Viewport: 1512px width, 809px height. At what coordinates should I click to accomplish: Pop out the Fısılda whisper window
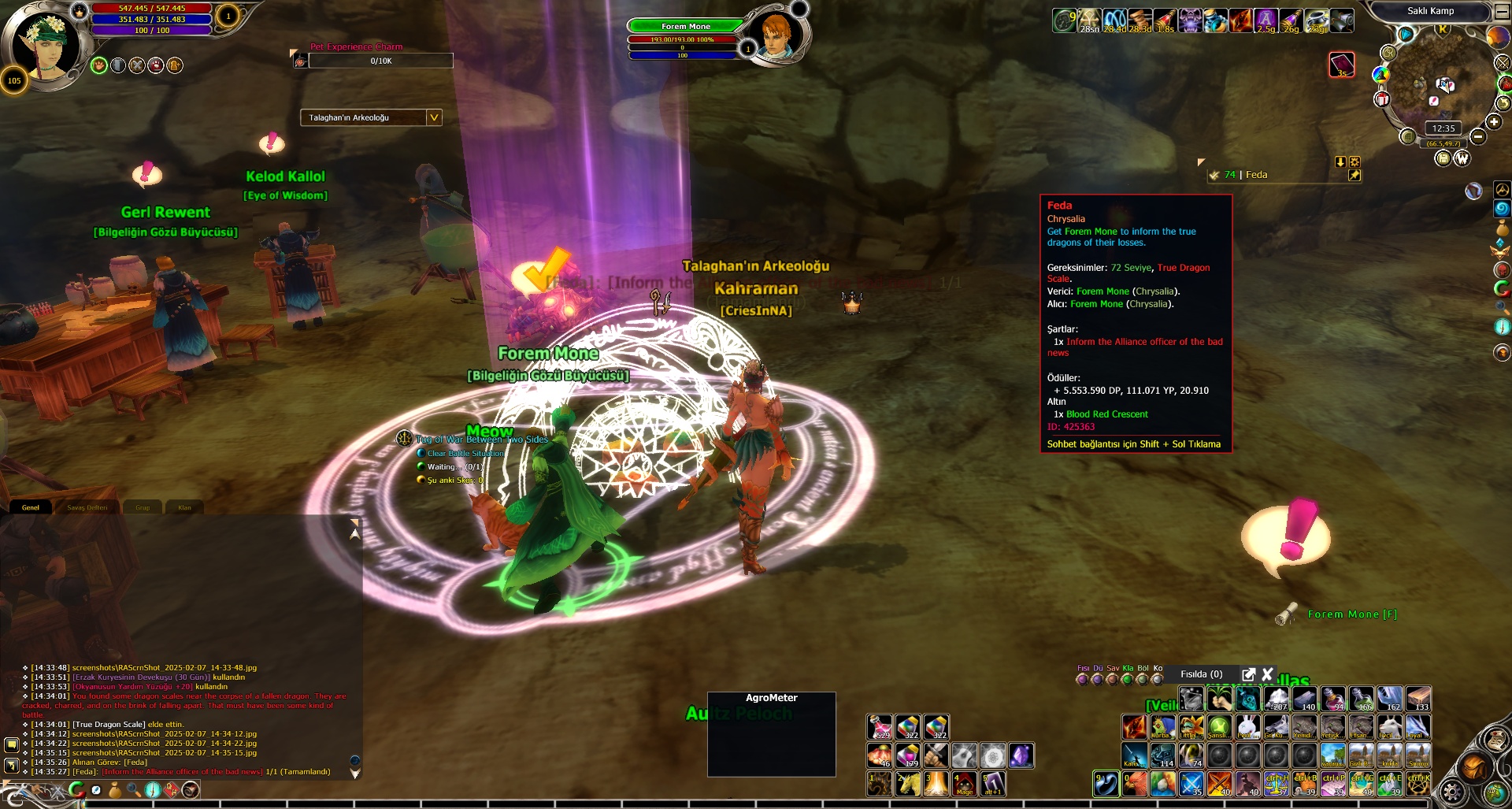coord(1248,674)
